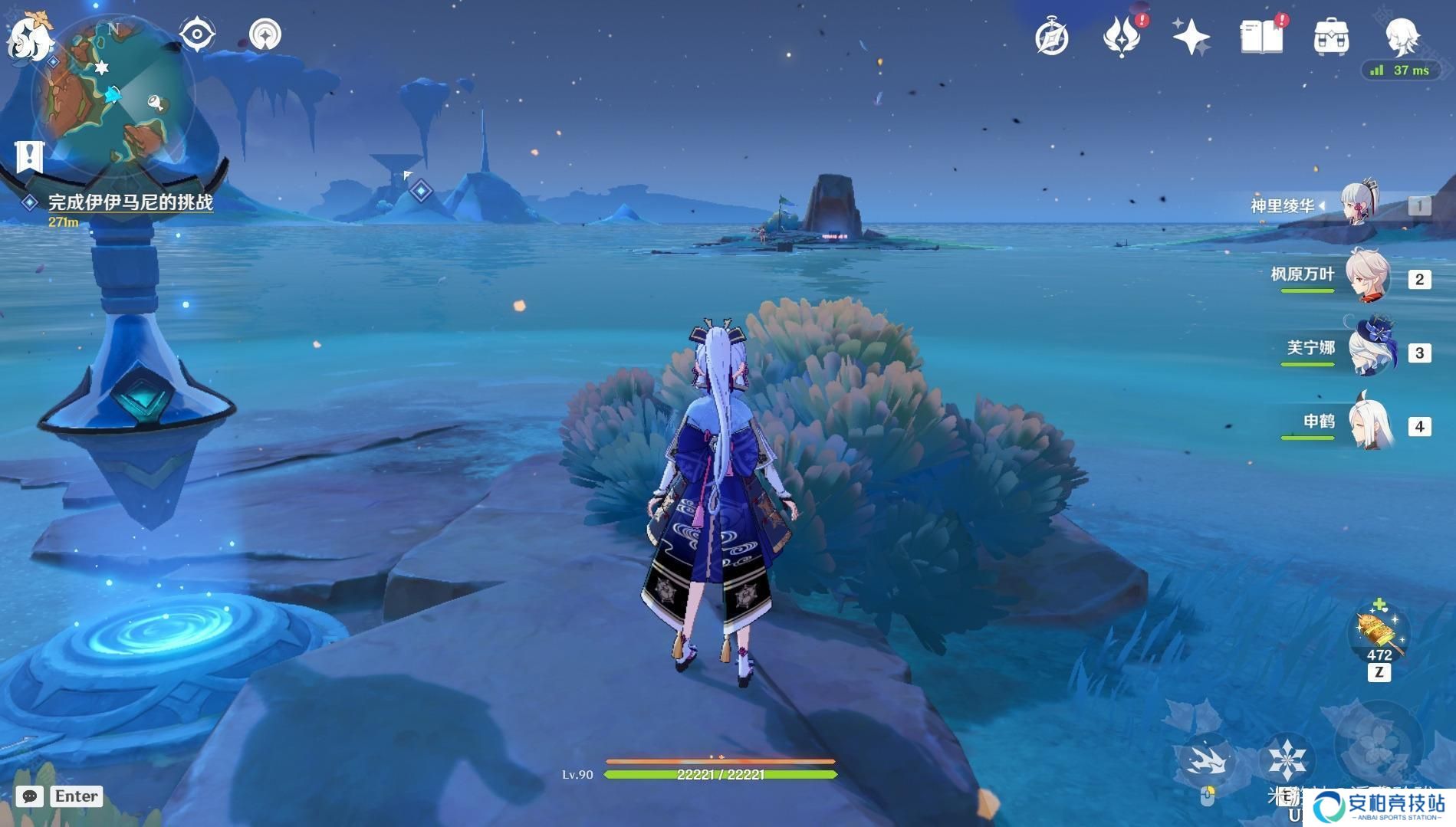The width and height of the screenshot is (1456, 827).
Task: Open the four-point star wish icon
Action: click(1190, 38)
